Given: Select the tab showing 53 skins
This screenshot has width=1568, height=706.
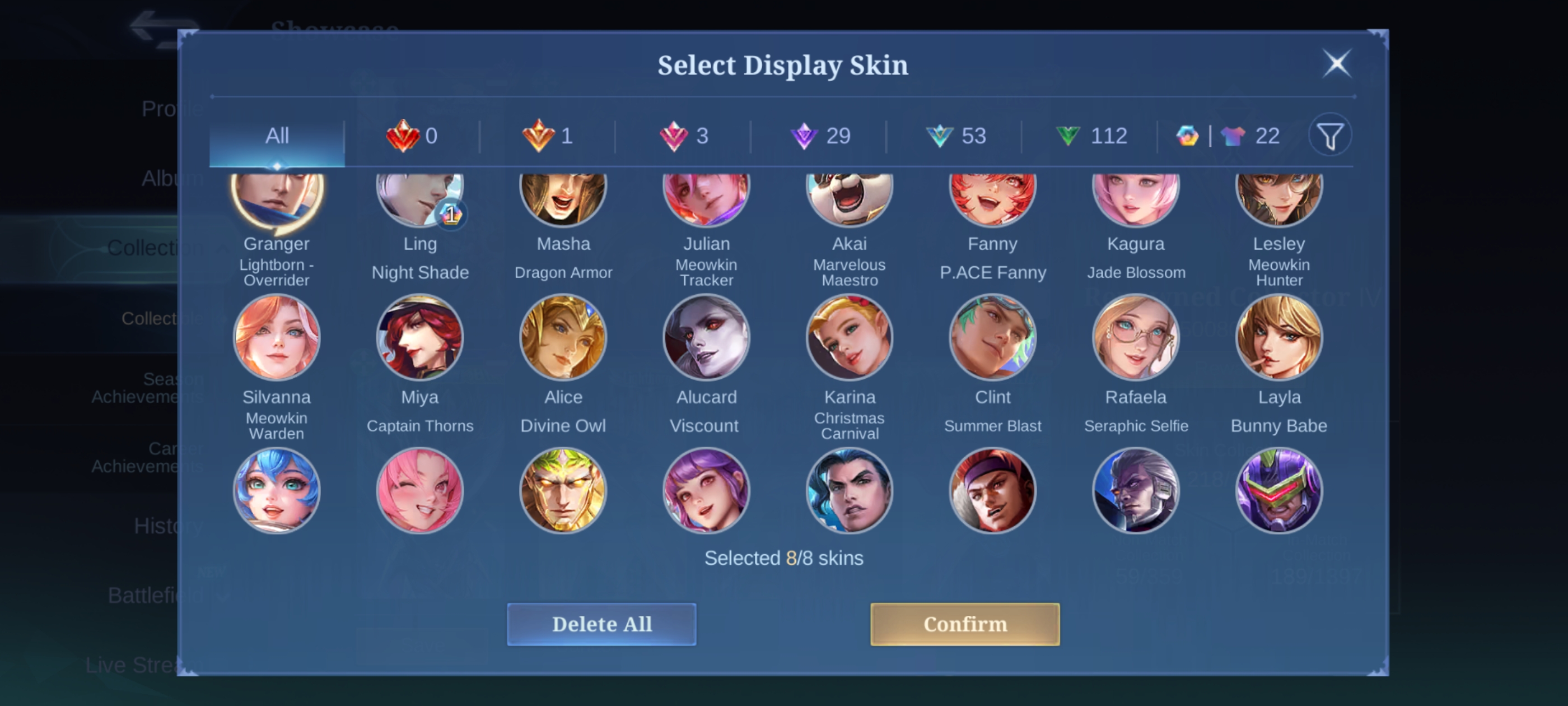Looking at the screenshot, I should (956, 136).
